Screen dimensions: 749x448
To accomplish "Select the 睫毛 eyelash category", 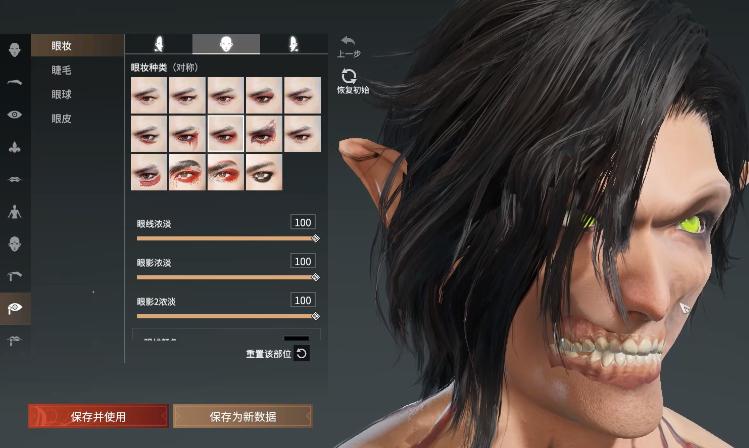I will 62,70.
